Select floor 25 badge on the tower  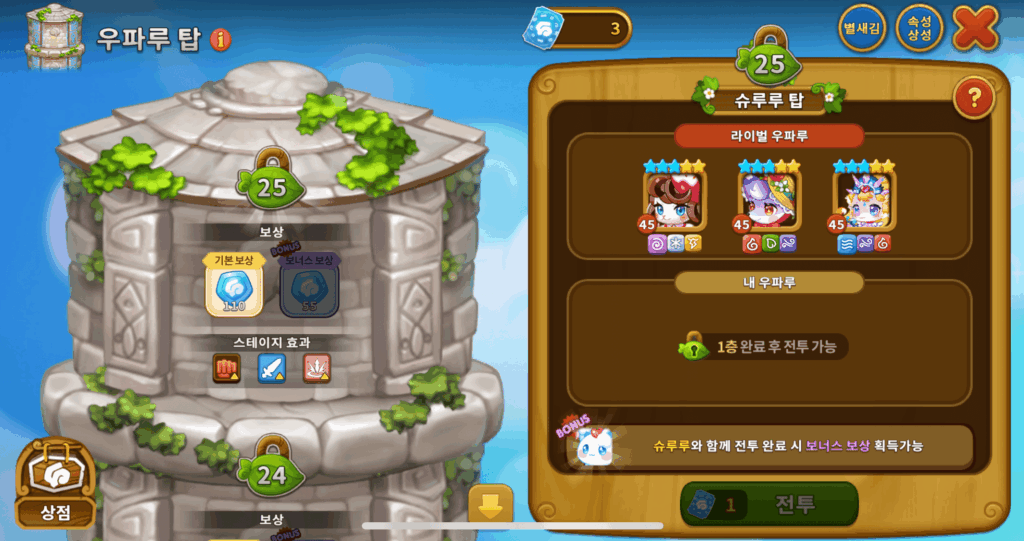(x=272, y=185)
